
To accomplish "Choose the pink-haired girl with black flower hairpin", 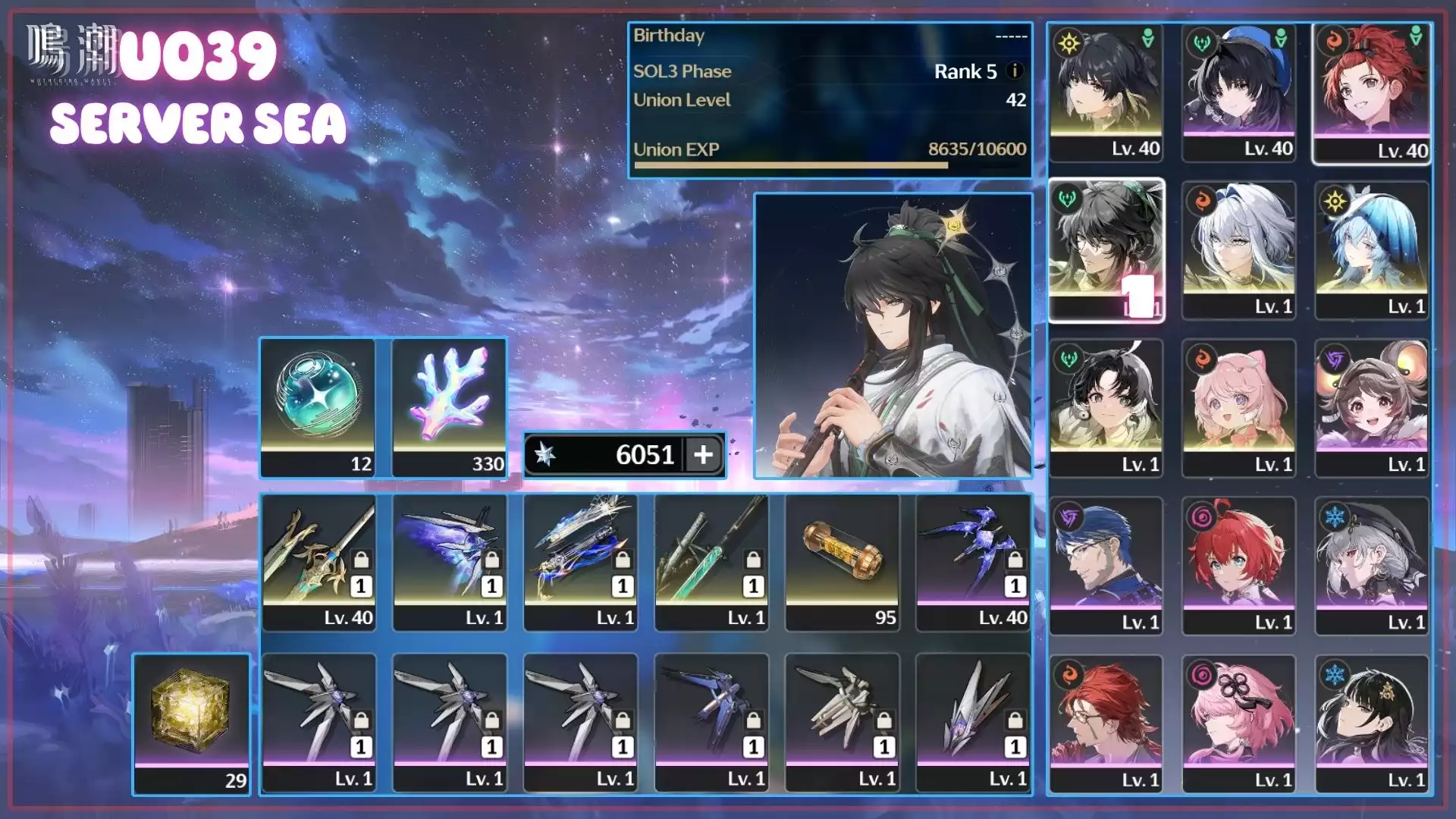I will (1238, 723).
